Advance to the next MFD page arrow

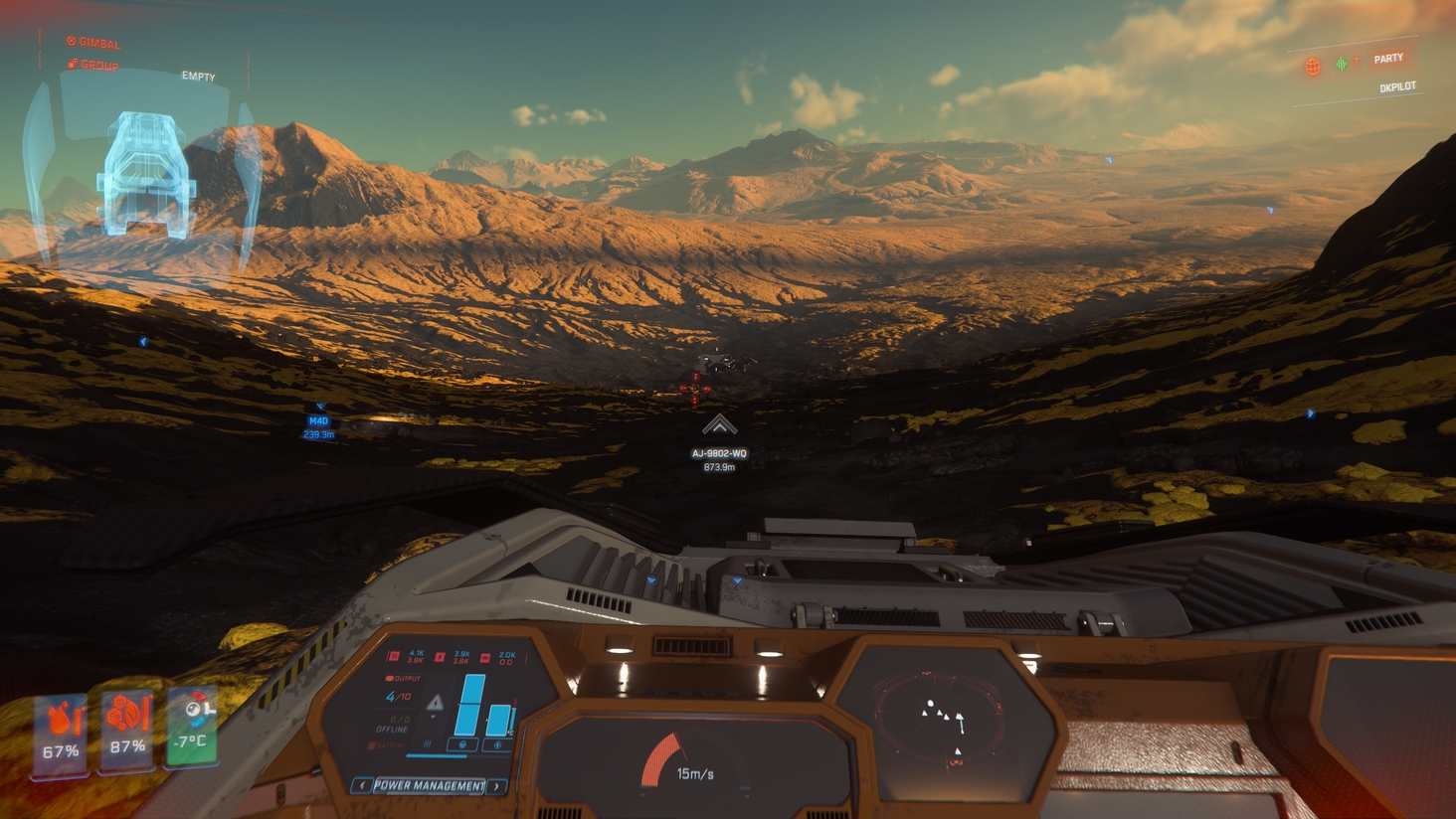[497, 786]
